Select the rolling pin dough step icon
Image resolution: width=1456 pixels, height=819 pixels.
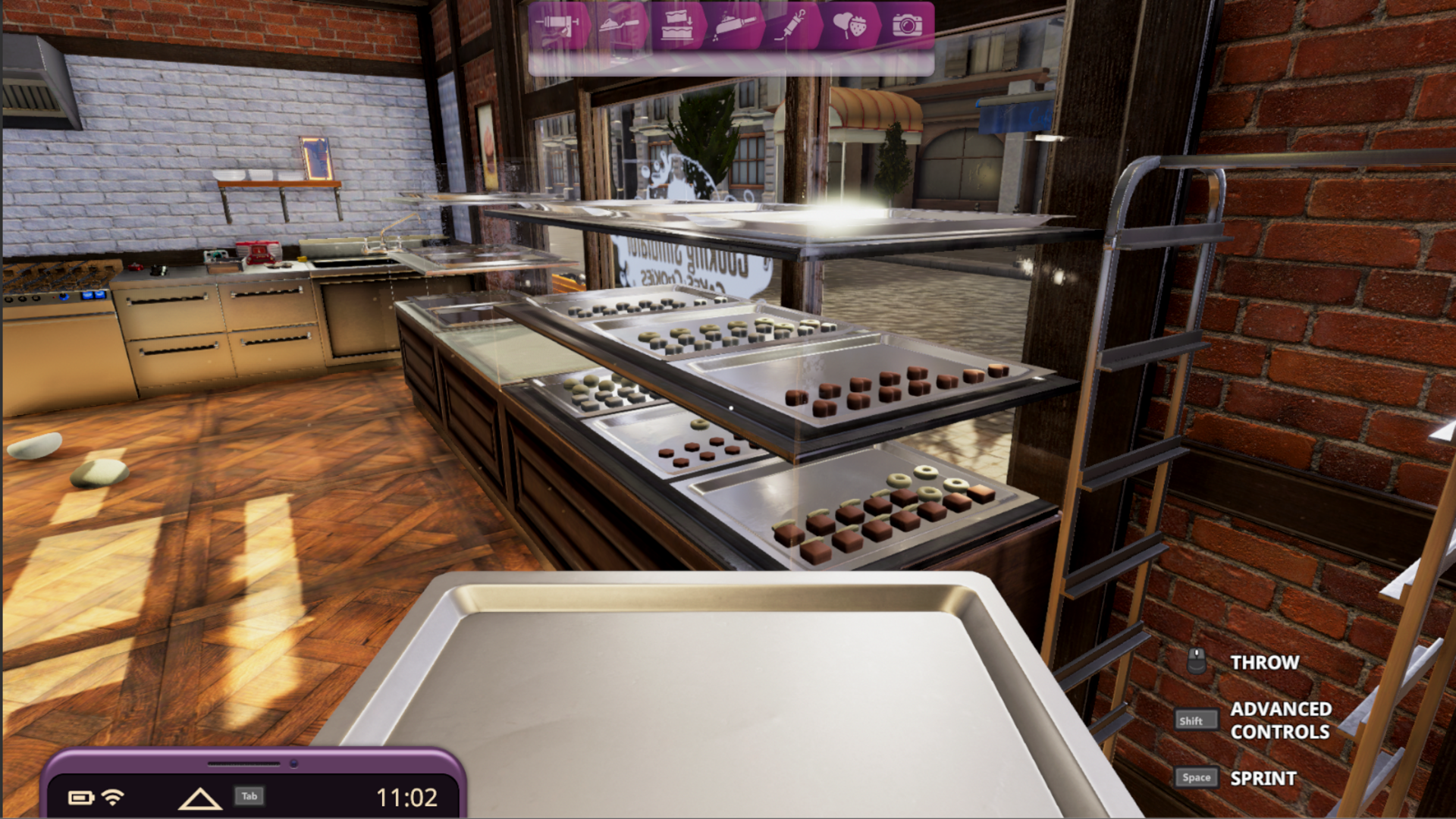tap(558, 26)
